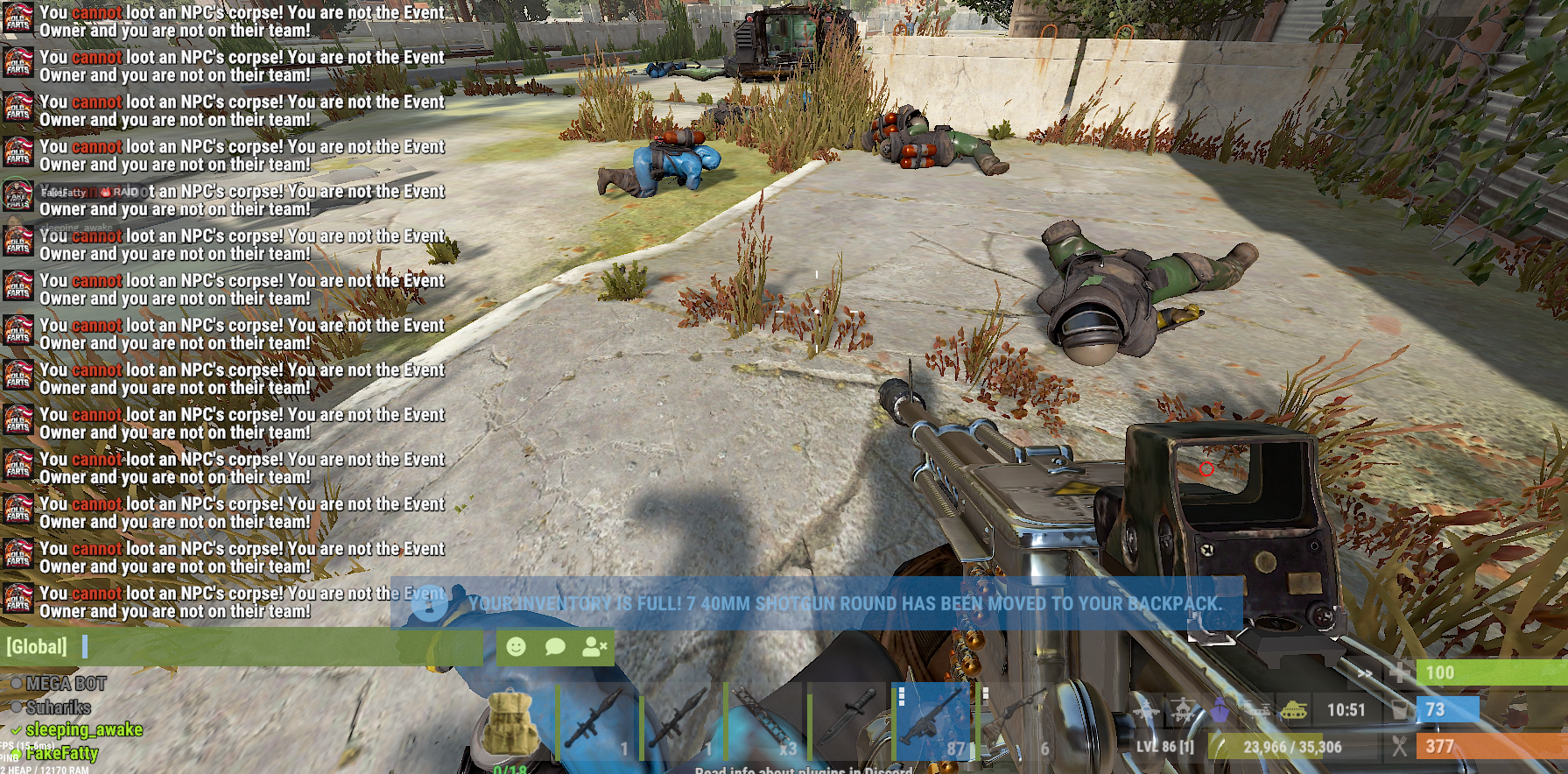Click the purple cargo ship event icon
This screenshot has height=774, width=1568.
1220,710
